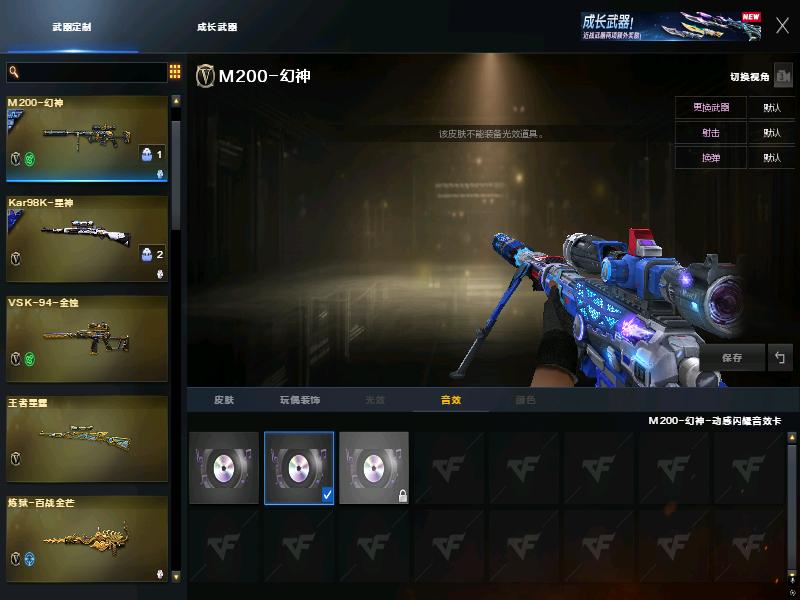This screenshot has width=800, height=600.
Task: Toggle the 切换视角 camera view button
Action: tap(783, 76)
